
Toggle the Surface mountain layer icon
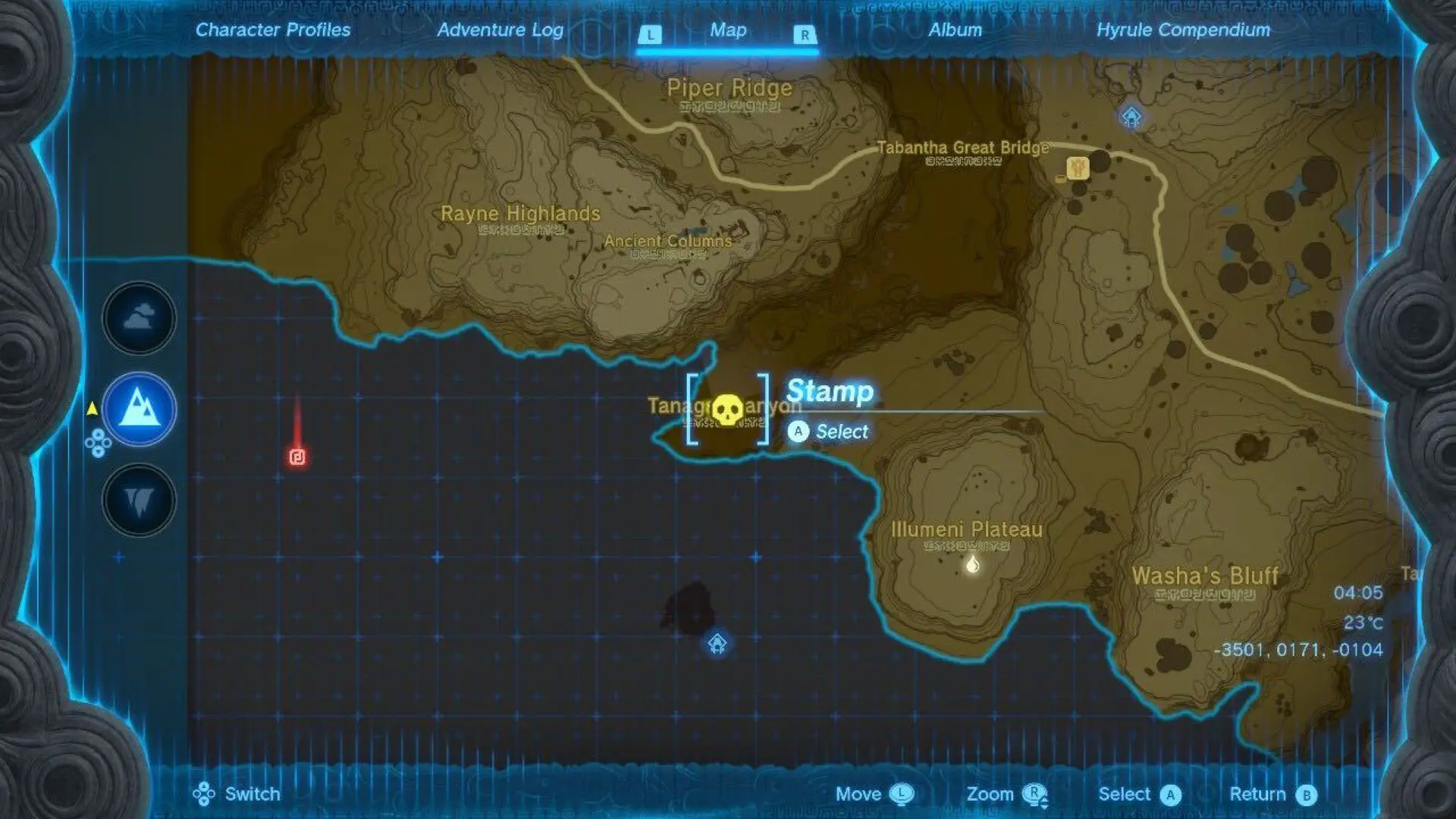(137, 409)
